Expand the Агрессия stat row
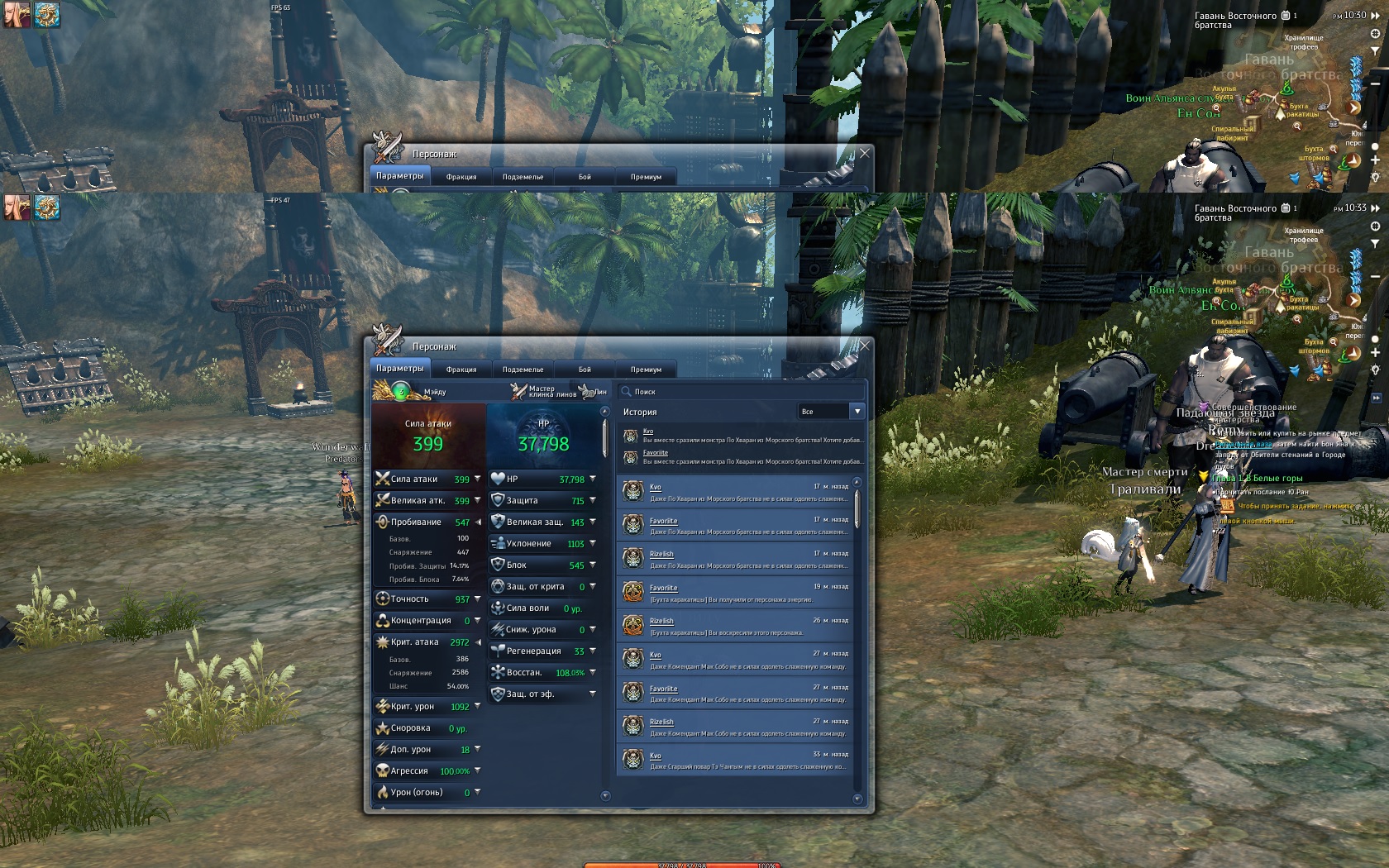 [x=478, y=770]
